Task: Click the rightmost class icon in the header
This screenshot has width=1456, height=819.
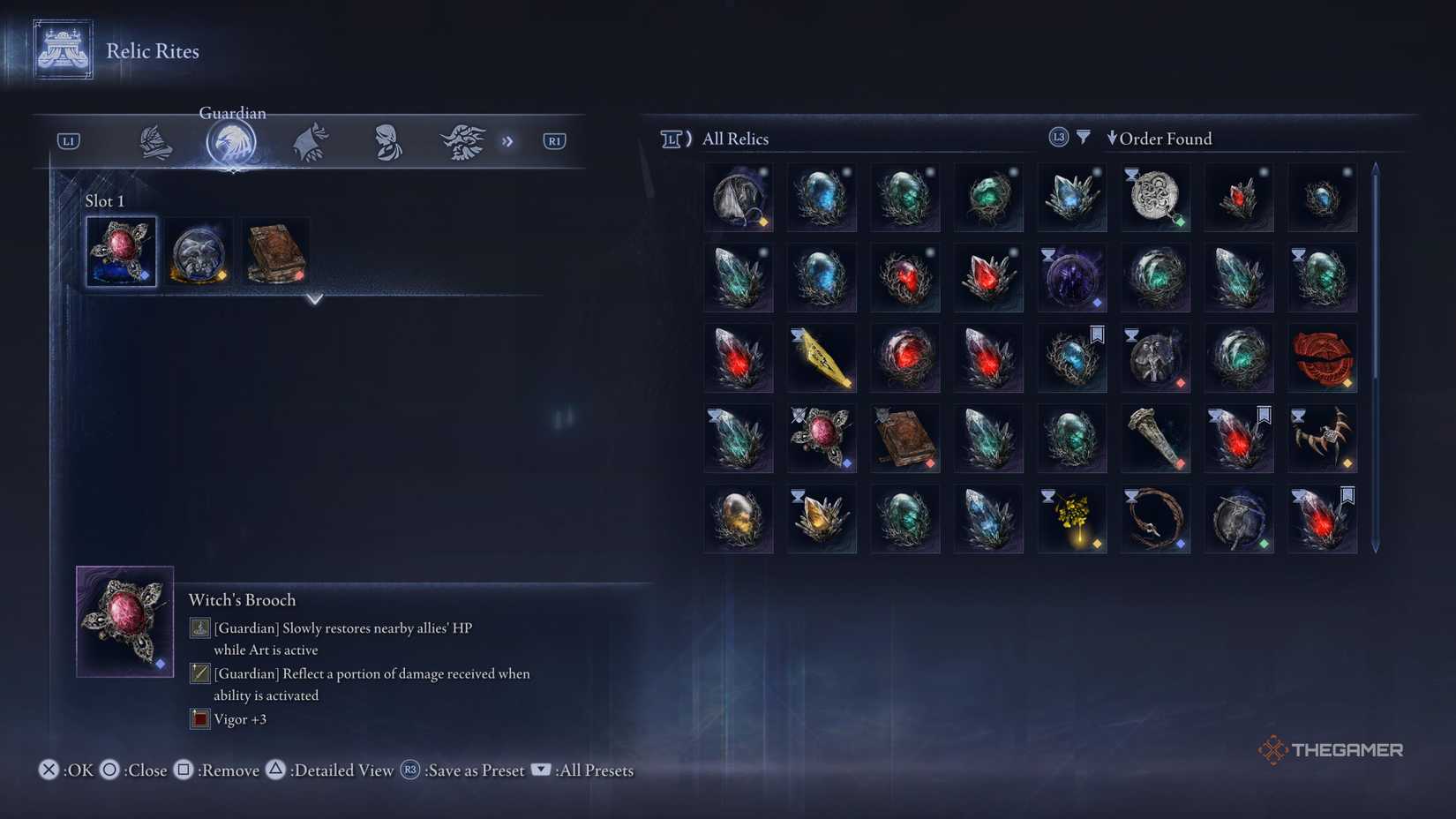Action: click(462, 140)
